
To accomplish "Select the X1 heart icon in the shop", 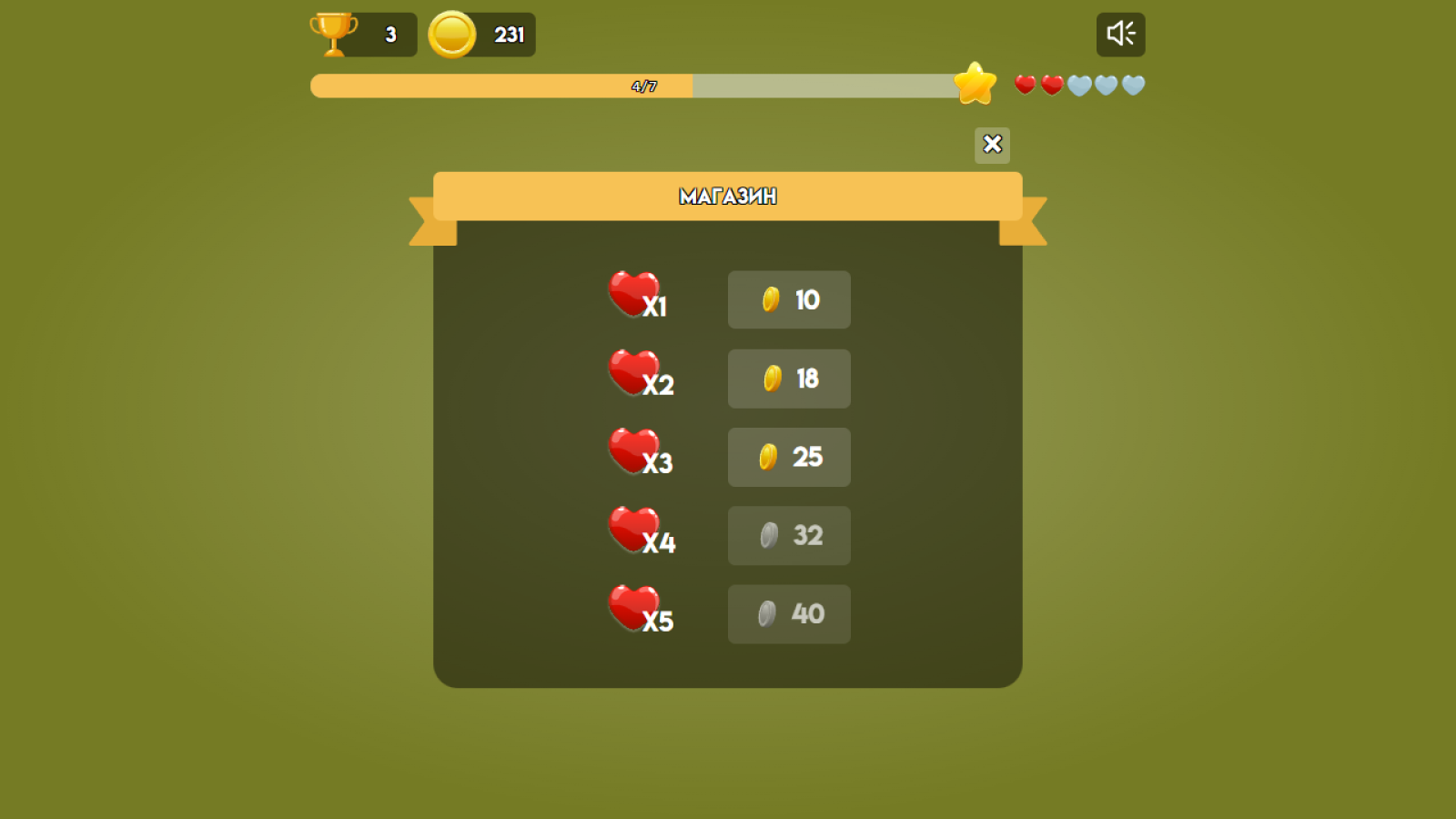I will tap(632, 293).
